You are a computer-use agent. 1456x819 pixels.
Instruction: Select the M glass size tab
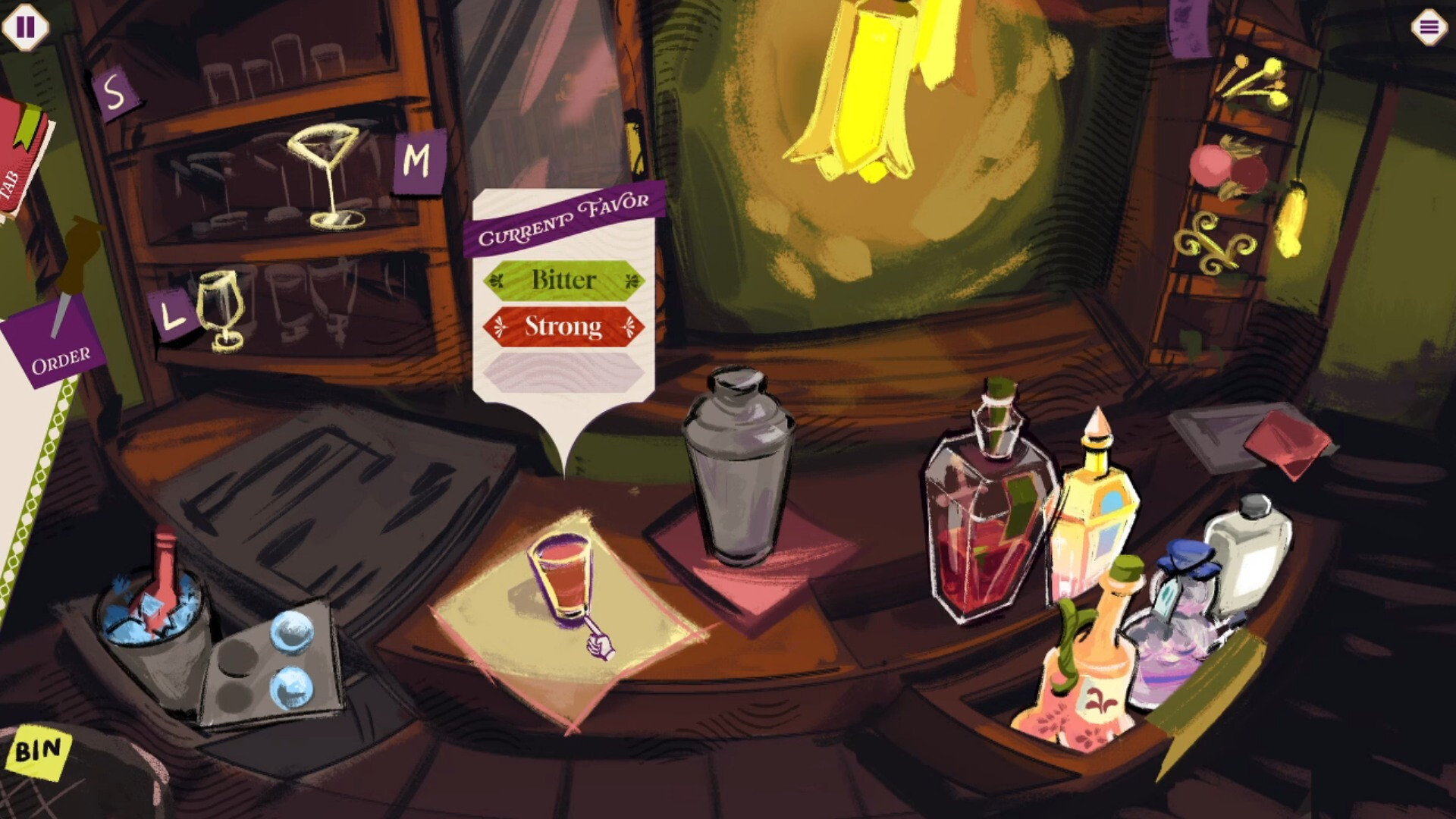point(416,159)
